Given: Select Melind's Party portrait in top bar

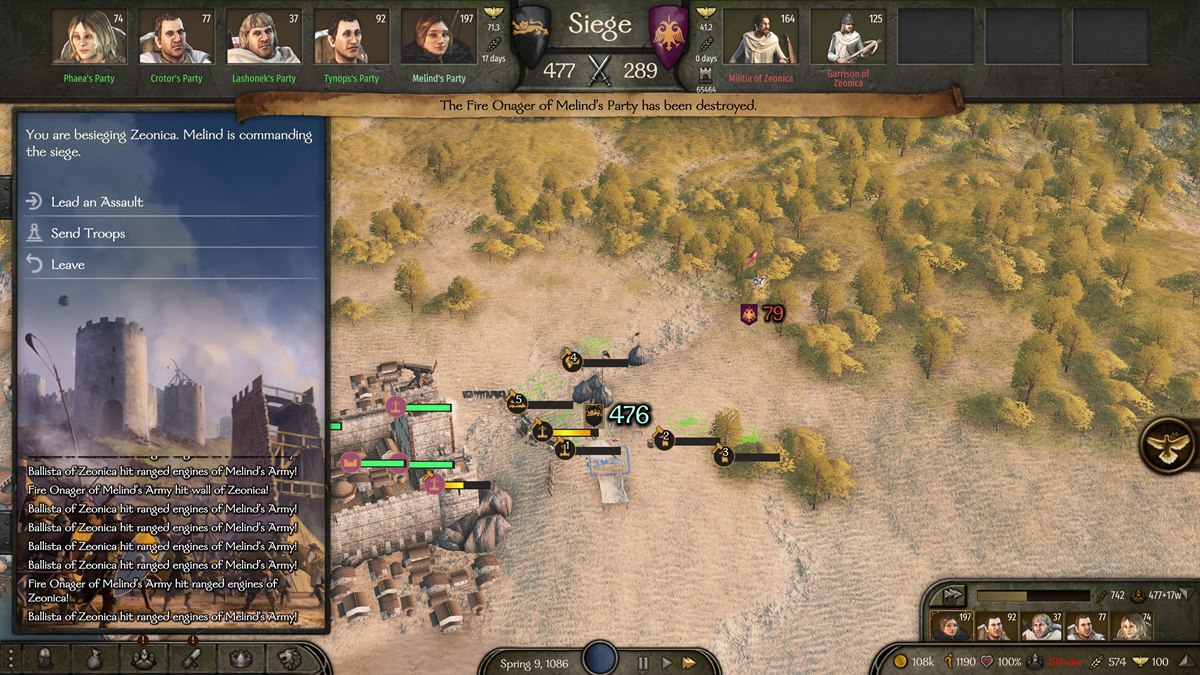Looking at the screenshot, I should [438, 38].
